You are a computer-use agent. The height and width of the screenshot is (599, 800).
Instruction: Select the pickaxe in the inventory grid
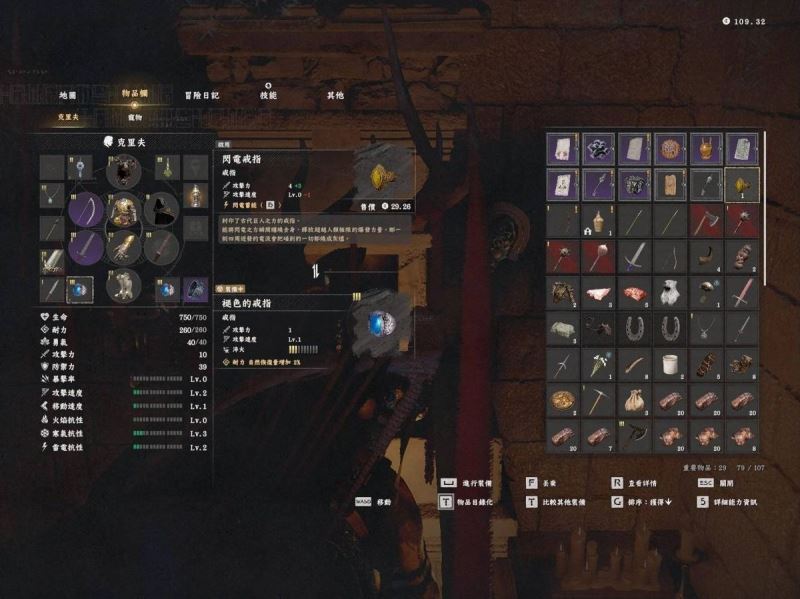598,400
